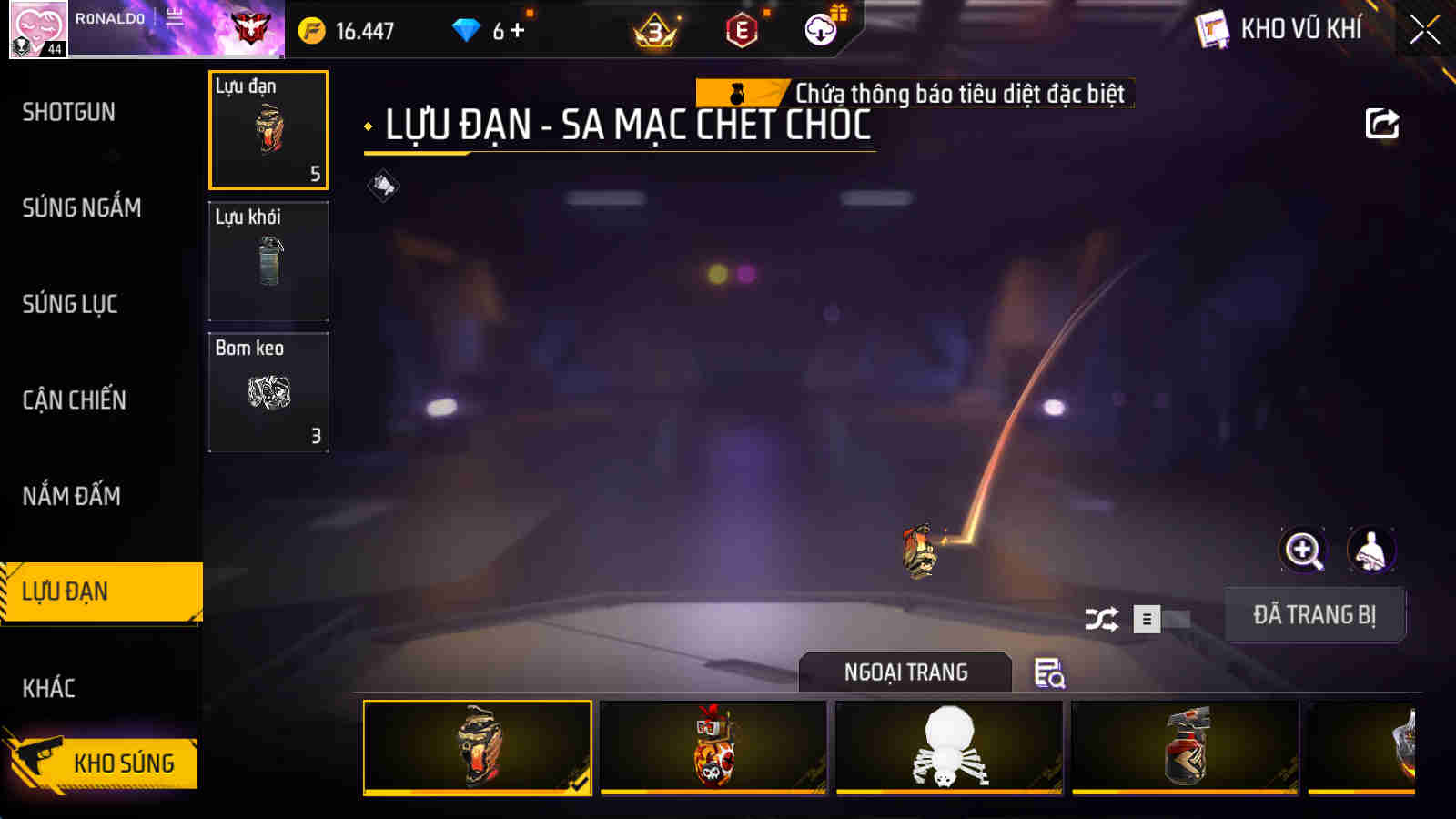
Task: Click the share icon near the grenade title
Action: pyautogui.click(x=1381, y=123)
